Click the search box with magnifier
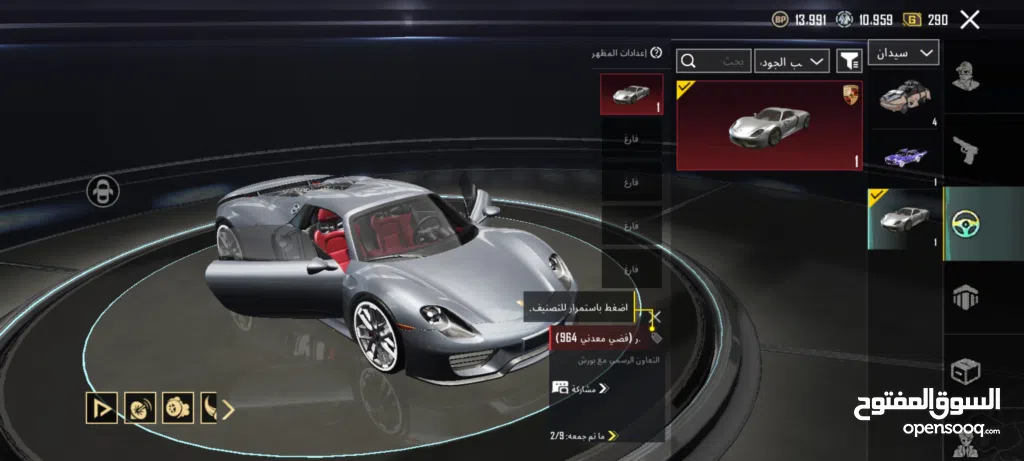 714,61
